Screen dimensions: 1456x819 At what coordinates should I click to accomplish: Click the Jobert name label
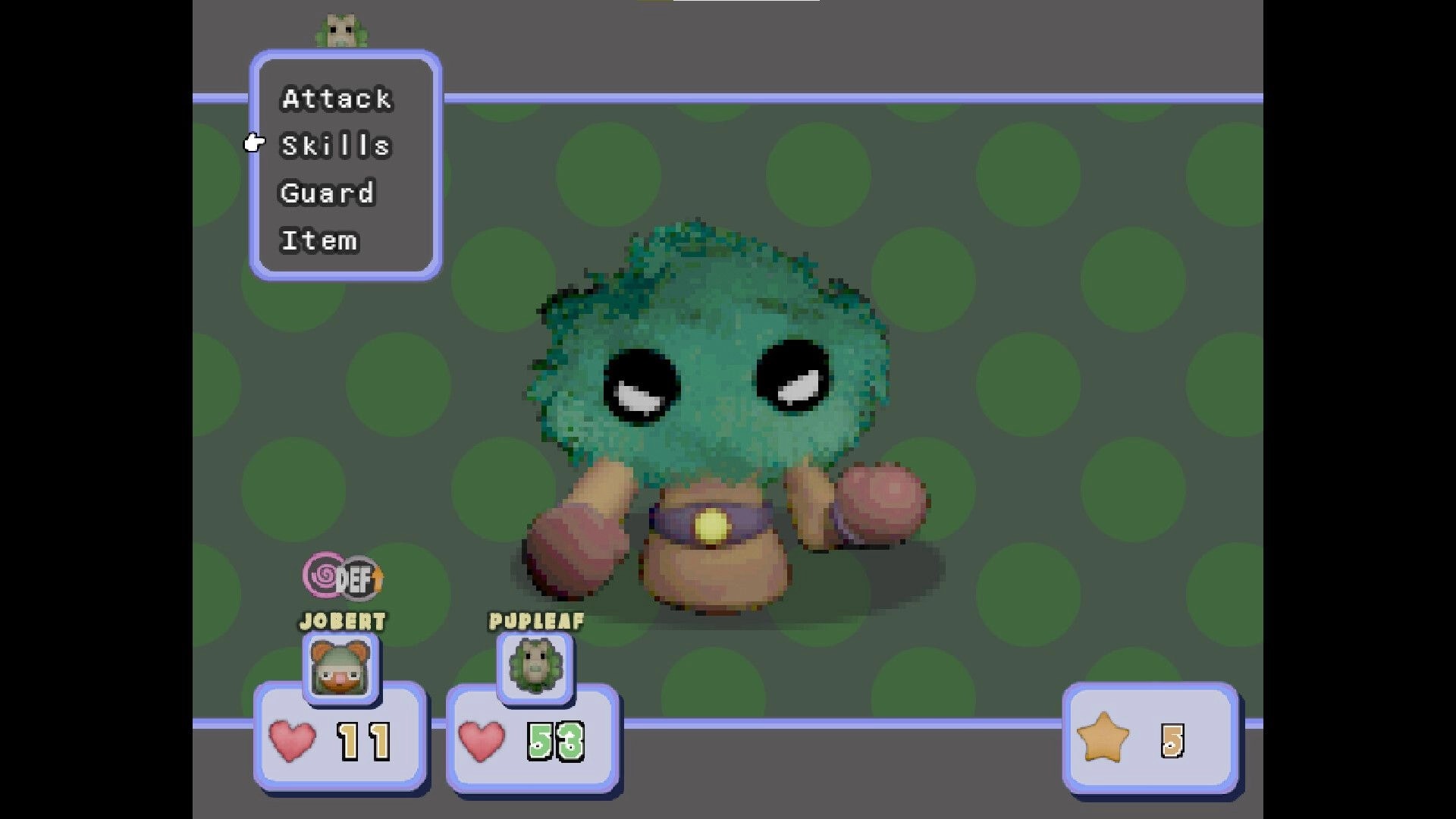[x=342, y=622]
